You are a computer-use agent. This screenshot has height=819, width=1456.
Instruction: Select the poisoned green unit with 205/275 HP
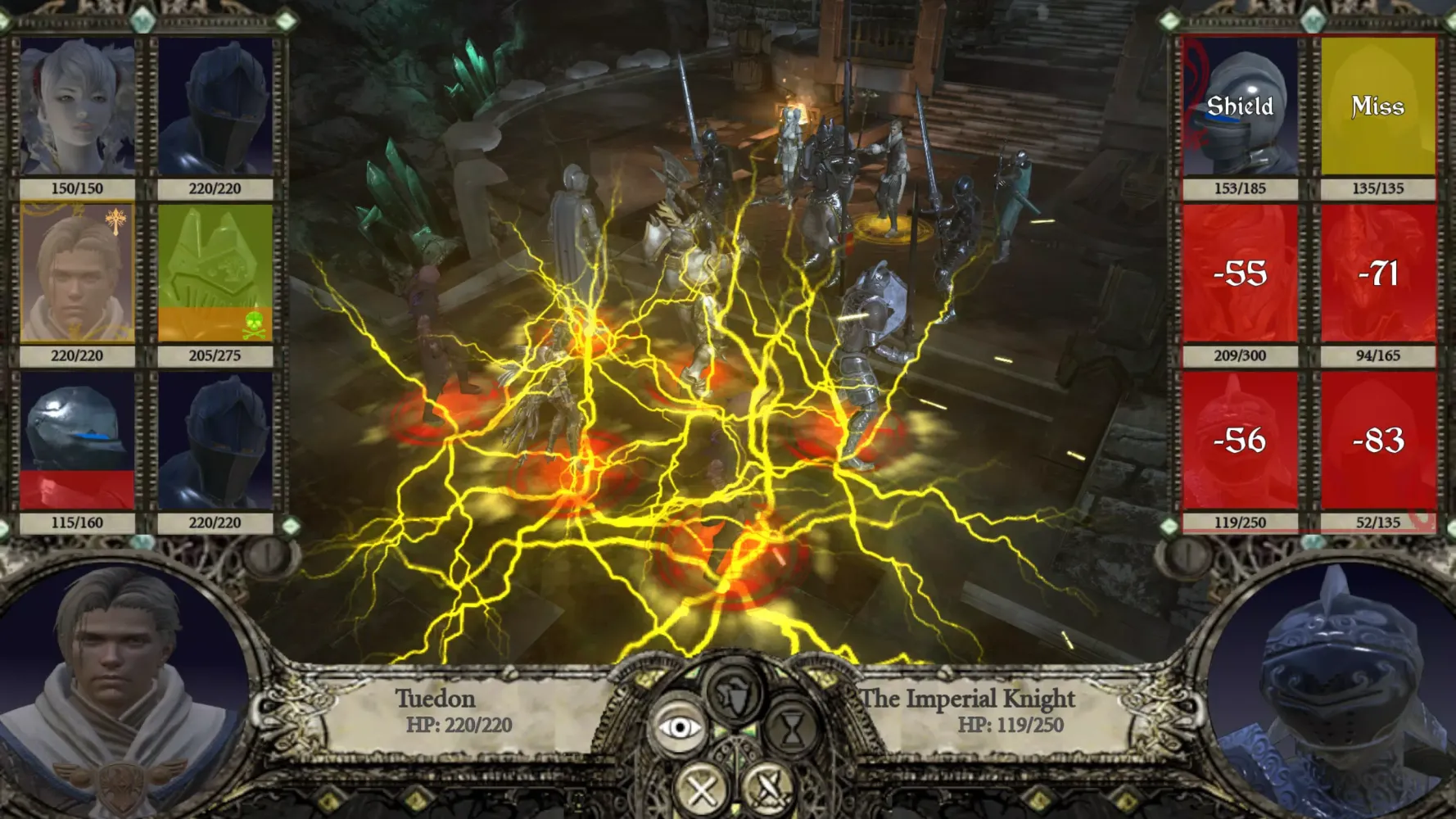point(215,274)
